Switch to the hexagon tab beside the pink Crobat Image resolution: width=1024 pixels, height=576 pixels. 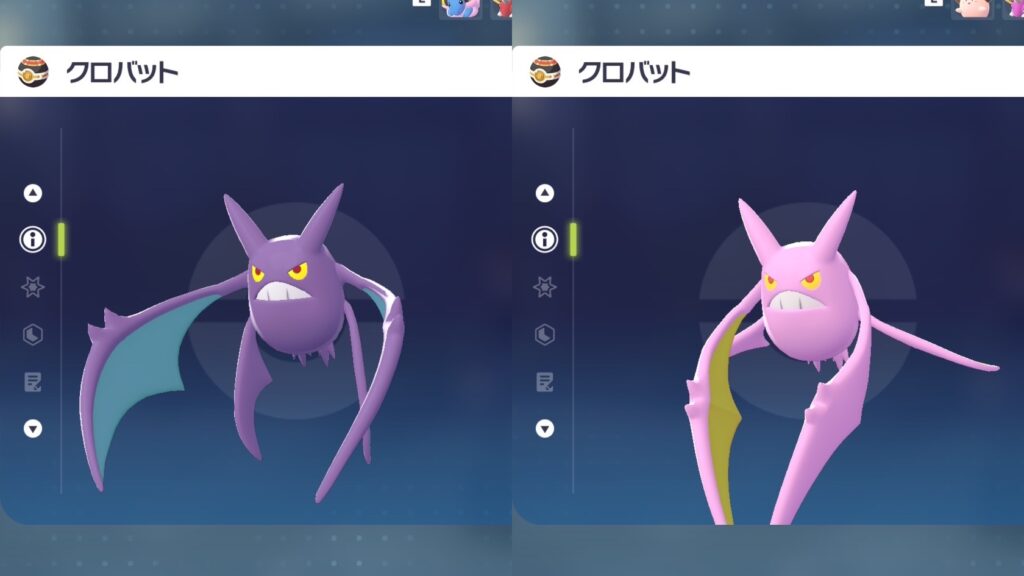pos(545,334)
